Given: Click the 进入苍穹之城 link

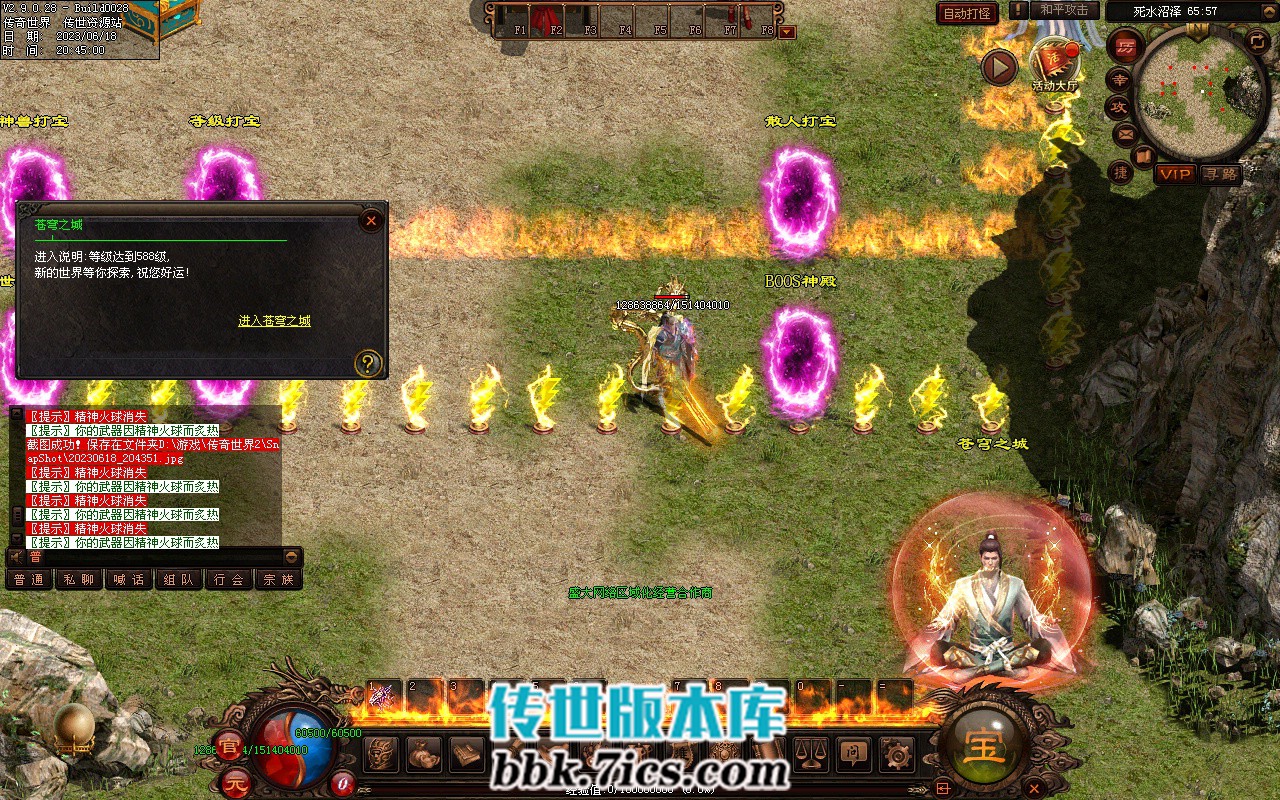Looking at the screenshot, I should (274, 321).
